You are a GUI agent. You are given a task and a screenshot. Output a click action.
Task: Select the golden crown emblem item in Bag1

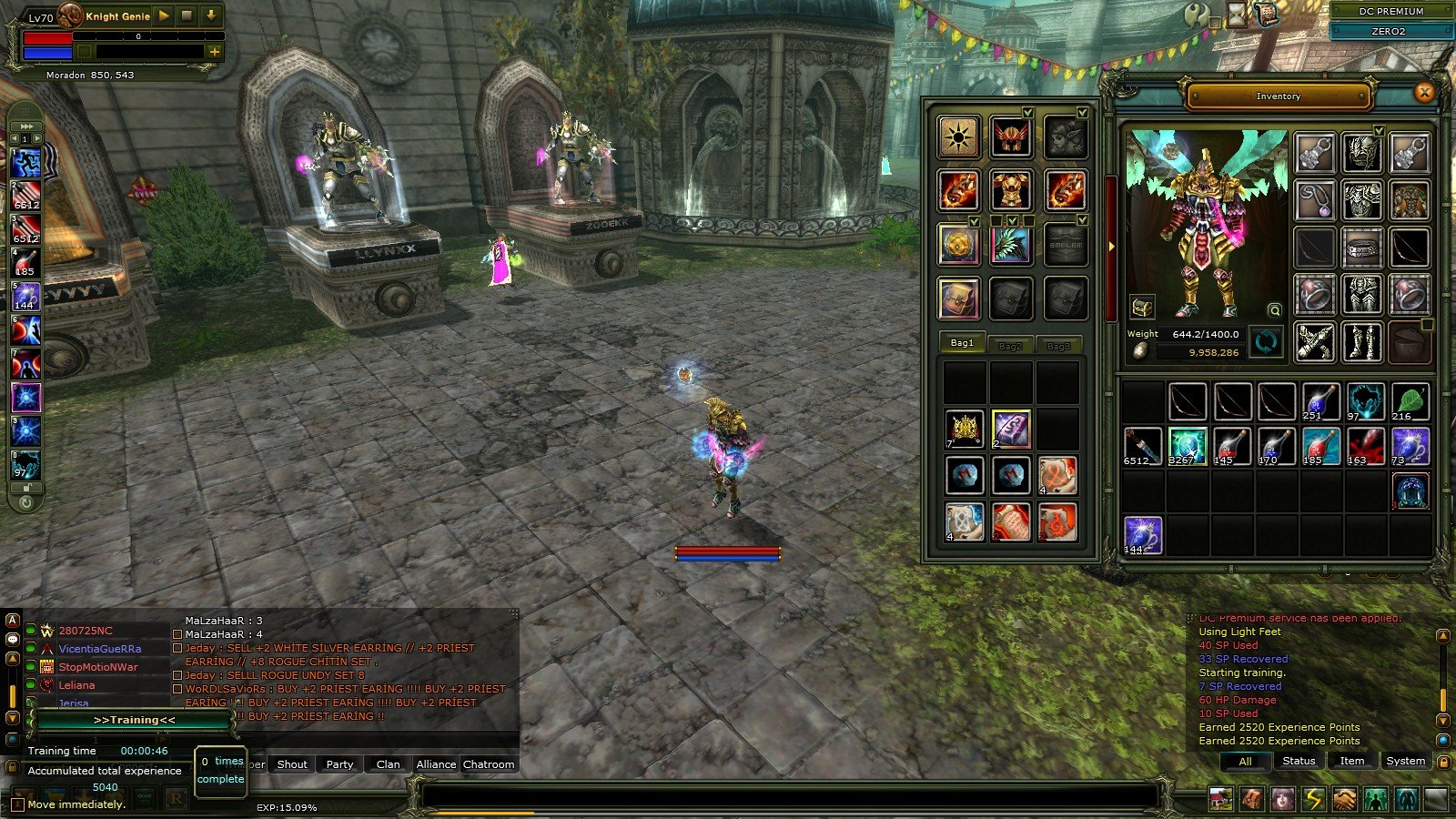pos(964,429)
